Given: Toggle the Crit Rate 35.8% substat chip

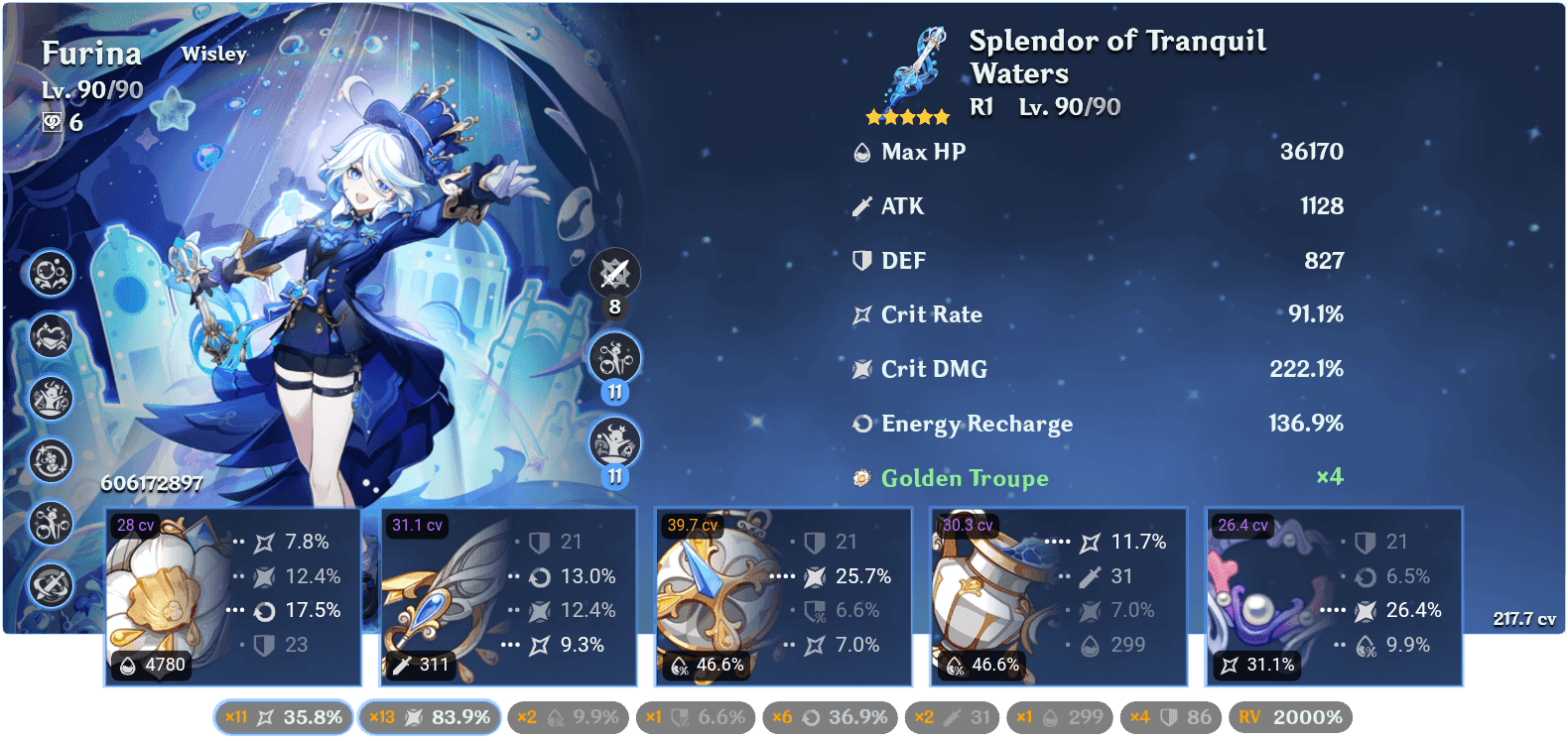Looking at the screenshot, I should pyautogui.click(x=283, y=717).
